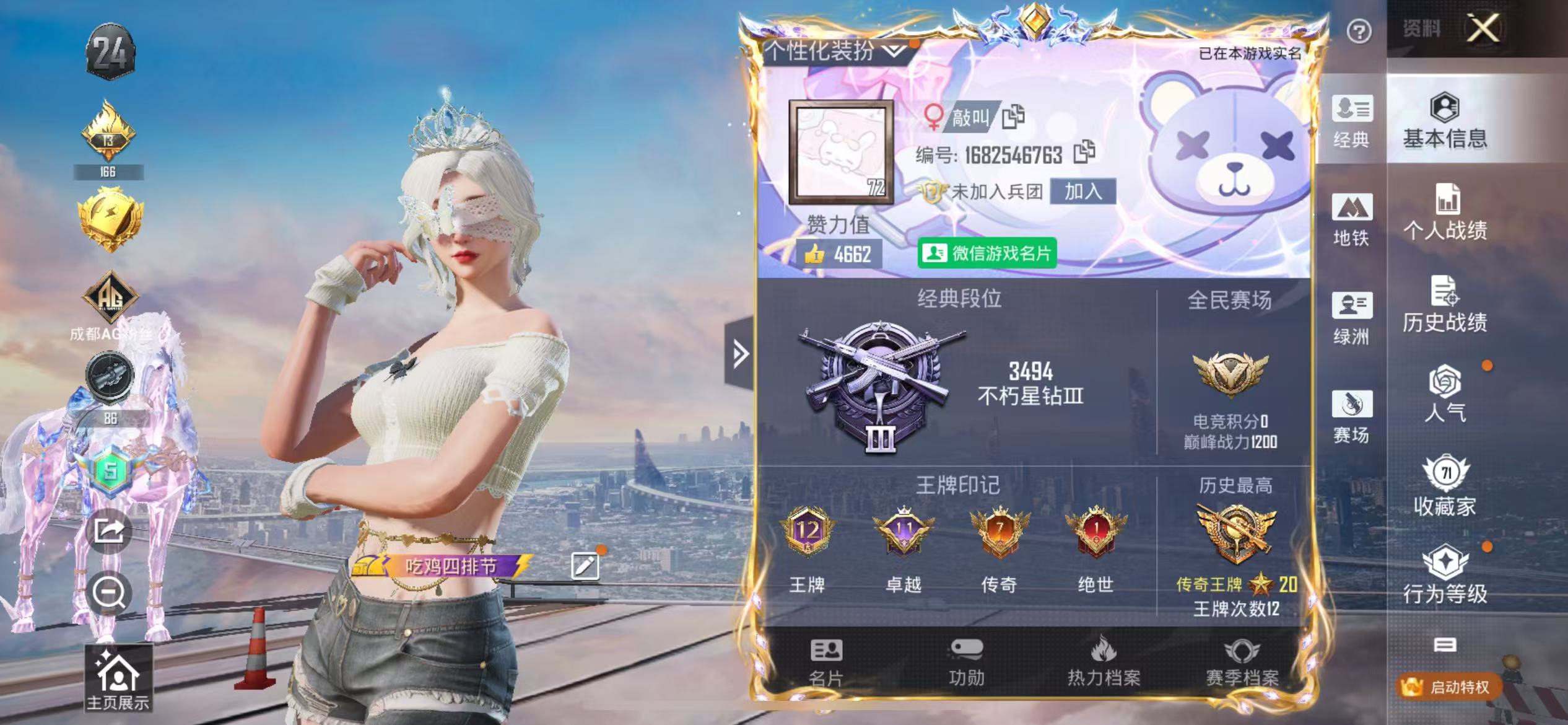Tap the 主页展示 homepage display button
The width and height of the screenshot is (1568, 725).
118,678
